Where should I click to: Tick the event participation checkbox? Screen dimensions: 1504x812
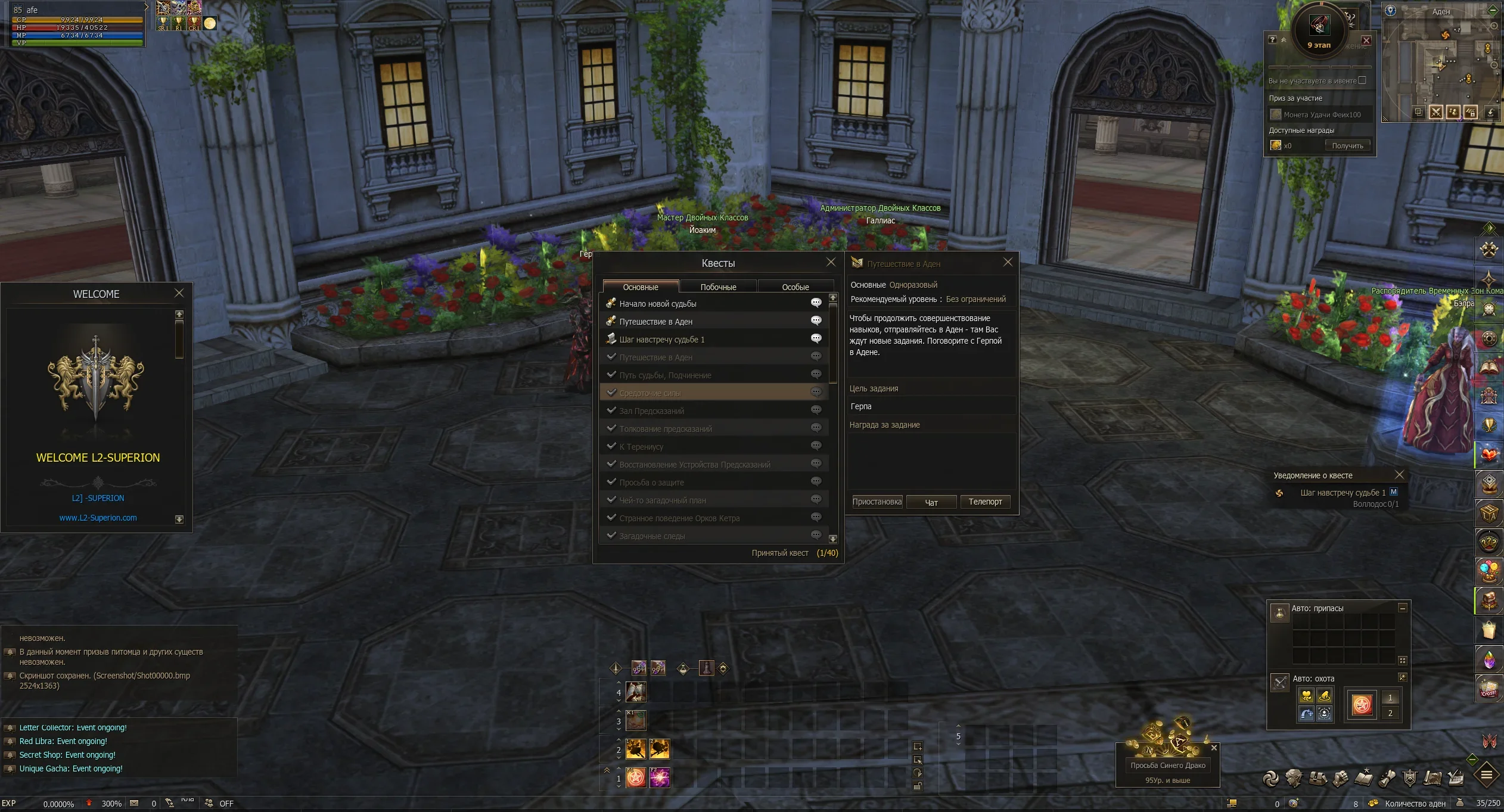click(x=1362, y=80)
